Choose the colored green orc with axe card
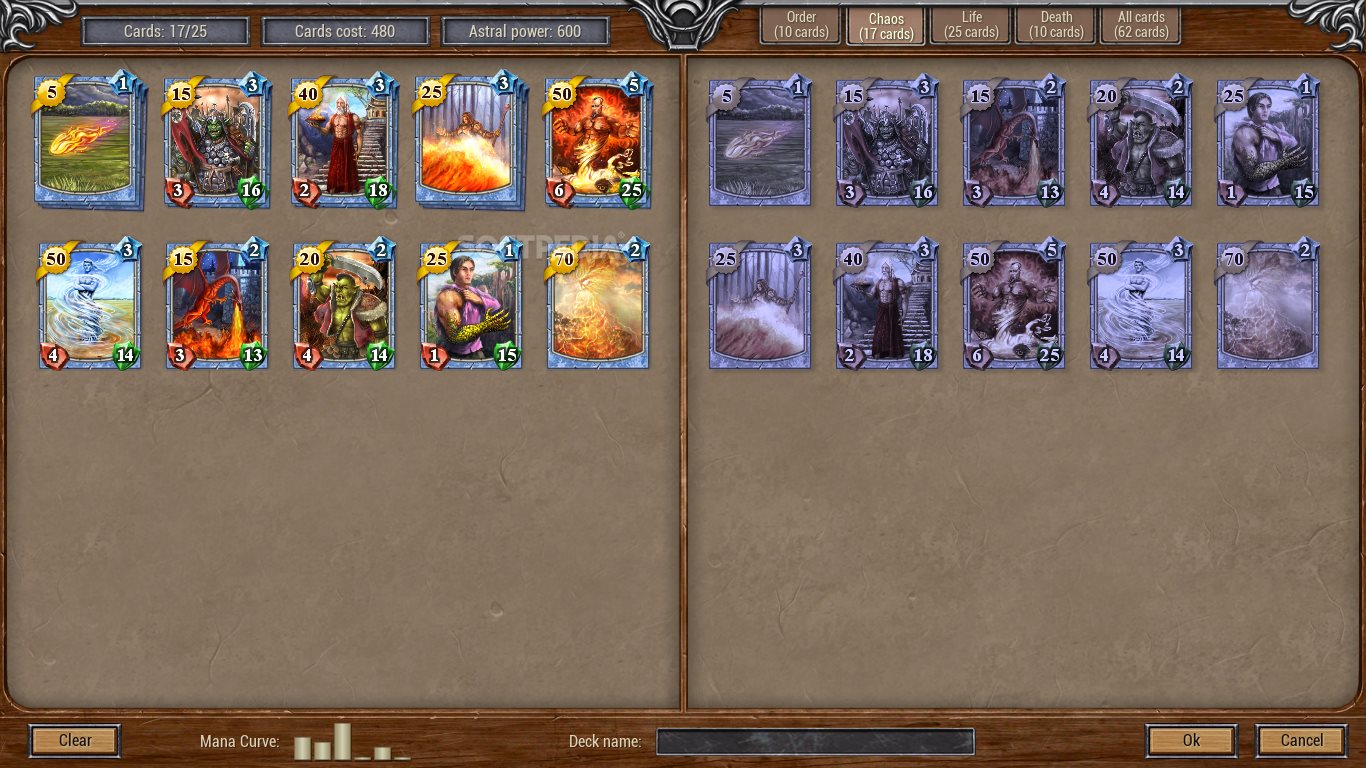 [x=343, y=305]
